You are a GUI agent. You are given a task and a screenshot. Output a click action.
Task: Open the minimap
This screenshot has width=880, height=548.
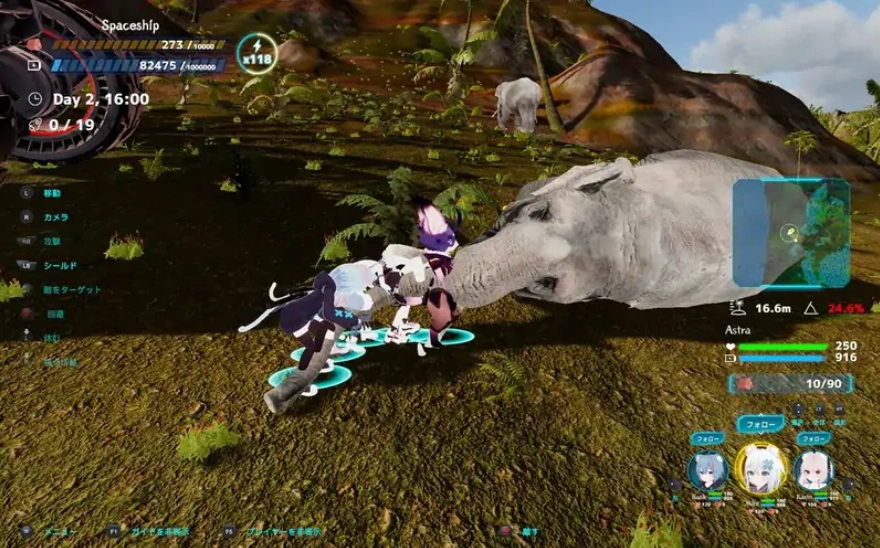(790, 233)
